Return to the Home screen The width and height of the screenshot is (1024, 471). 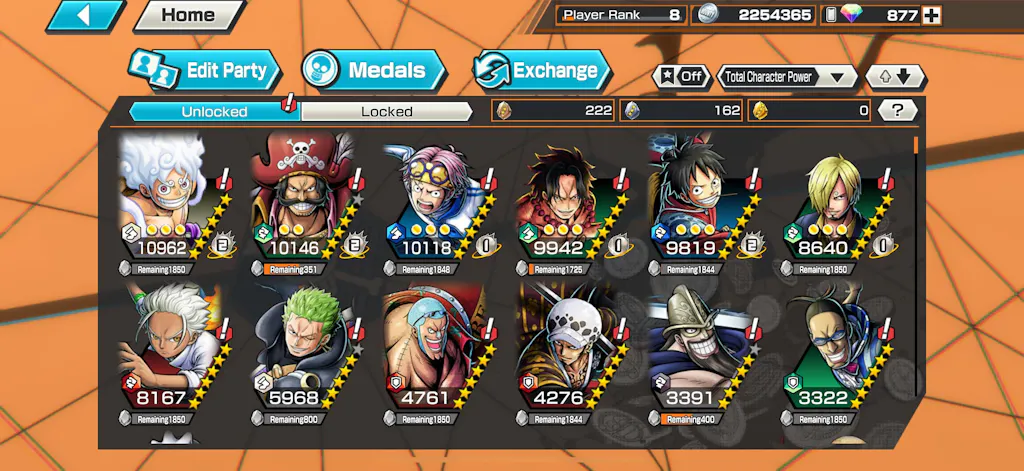188,15
